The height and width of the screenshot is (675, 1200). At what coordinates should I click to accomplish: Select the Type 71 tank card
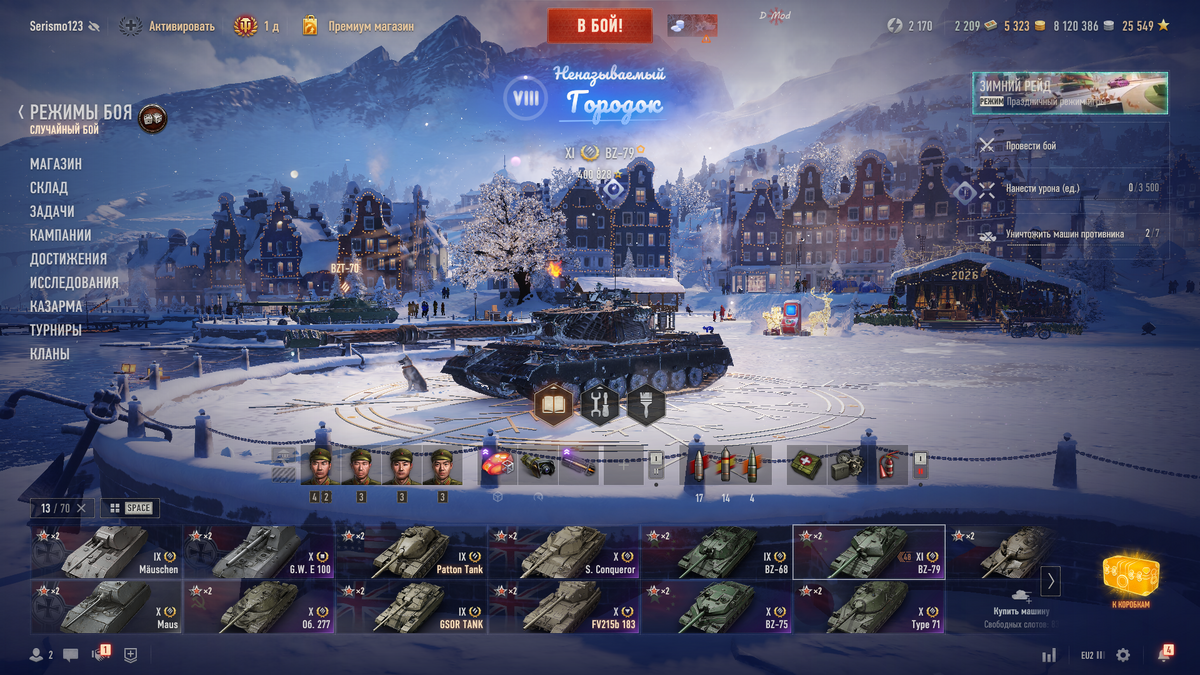[868, 607]
